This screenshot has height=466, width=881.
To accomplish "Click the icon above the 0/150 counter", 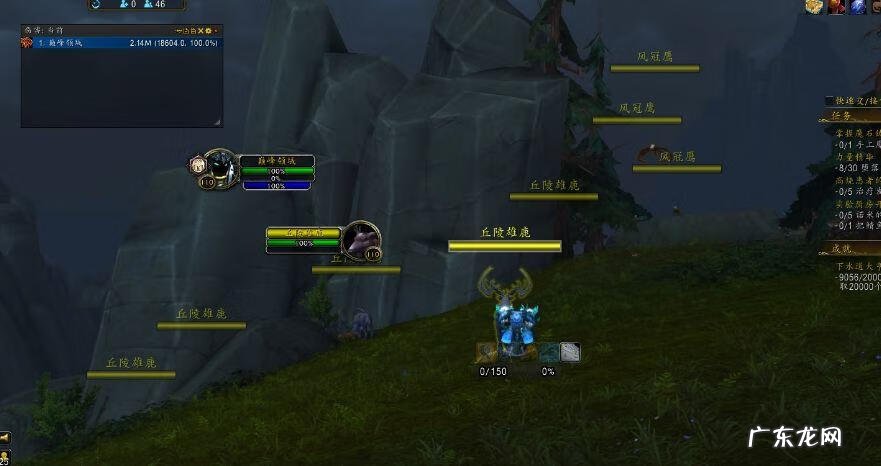I will 487,351.
